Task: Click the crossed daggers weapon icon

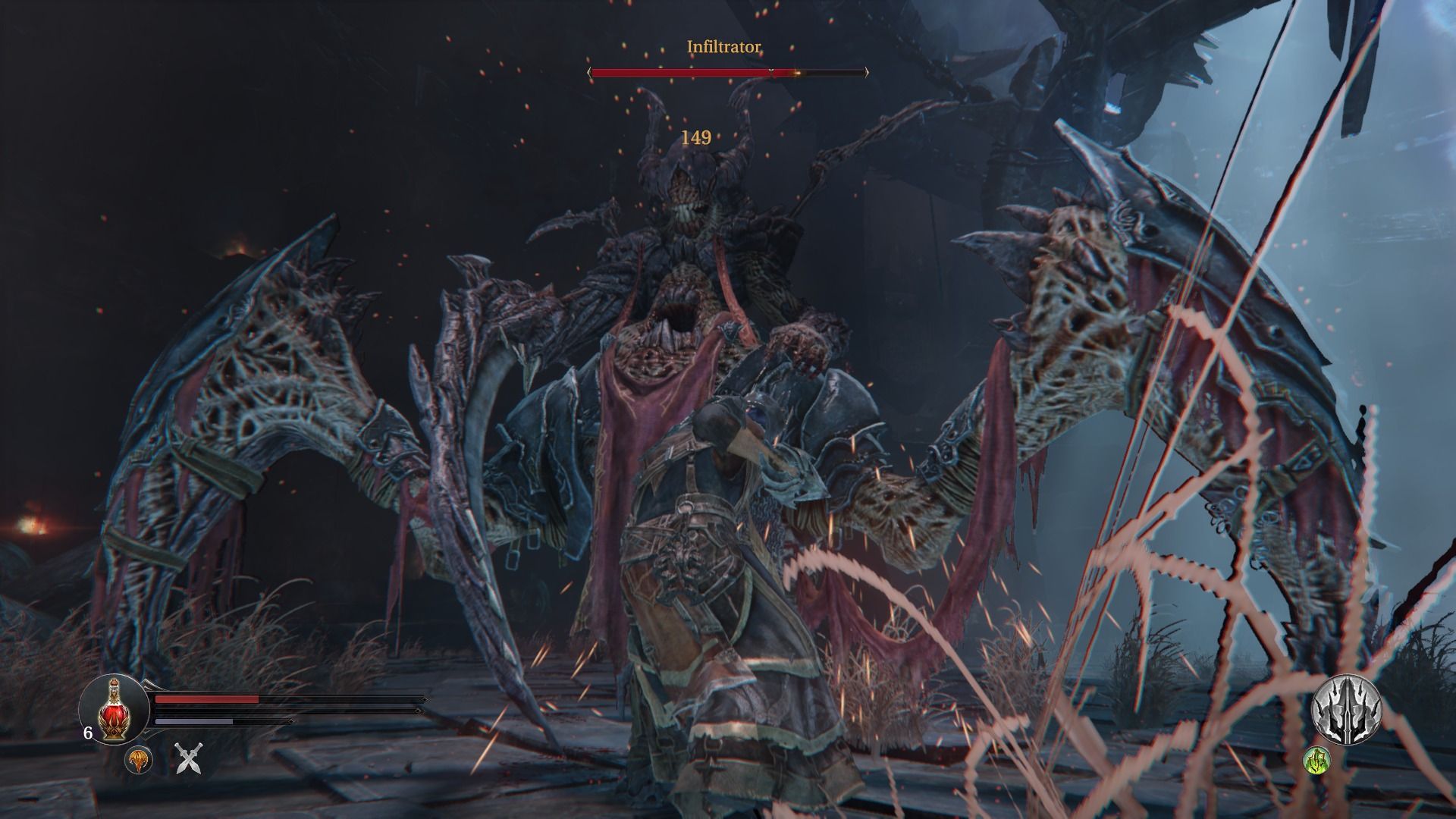Action: [x=189, y=758]
